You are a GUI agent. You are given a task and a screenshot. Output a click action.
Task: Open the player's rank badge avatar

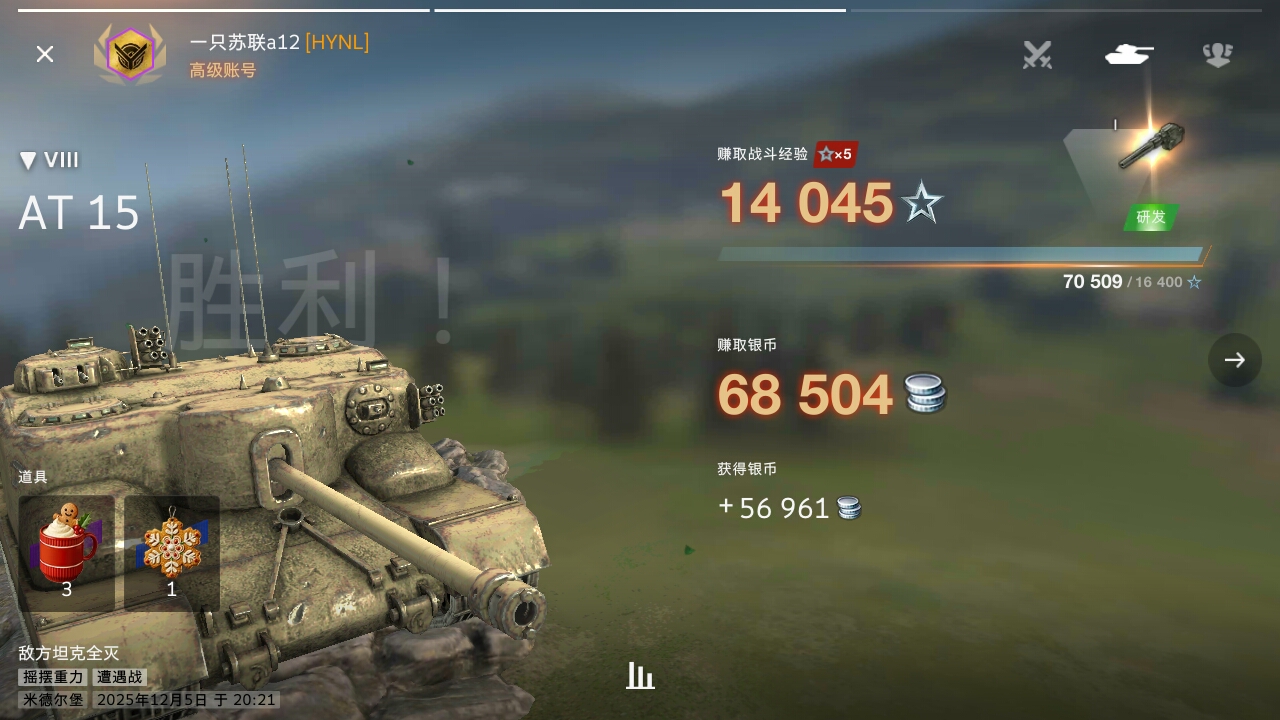click(130, 54)
